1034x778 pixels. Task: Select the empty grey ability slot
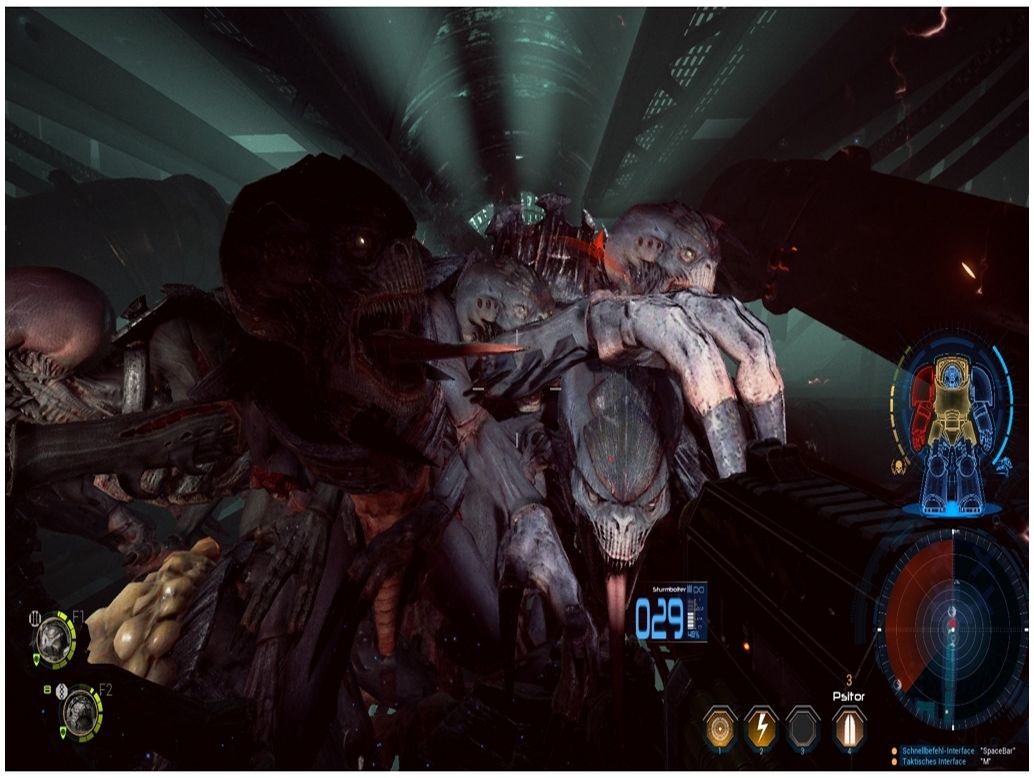click(x=802, y=725)
